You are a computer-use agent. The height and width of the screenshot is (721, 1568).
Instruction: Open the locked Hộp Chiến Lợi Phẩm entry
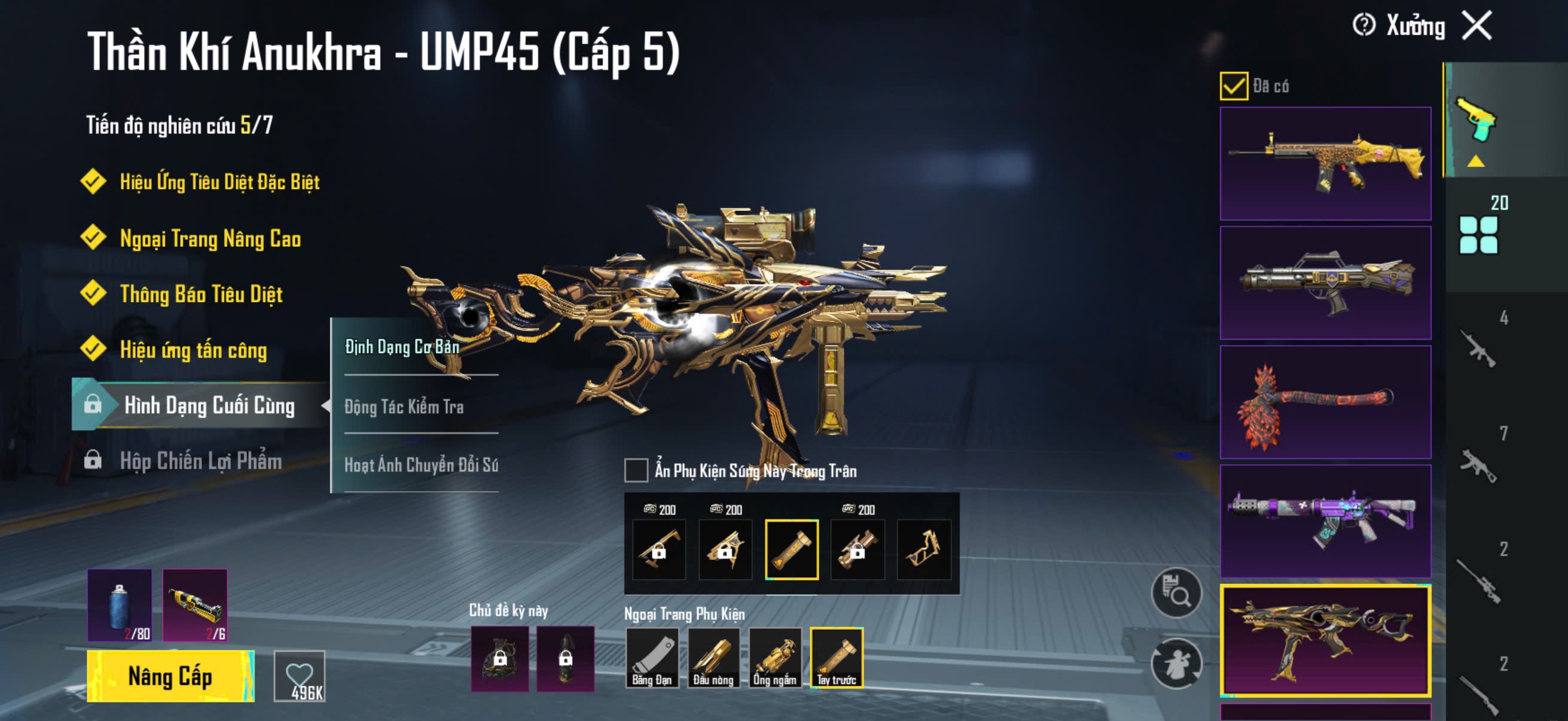200,460
